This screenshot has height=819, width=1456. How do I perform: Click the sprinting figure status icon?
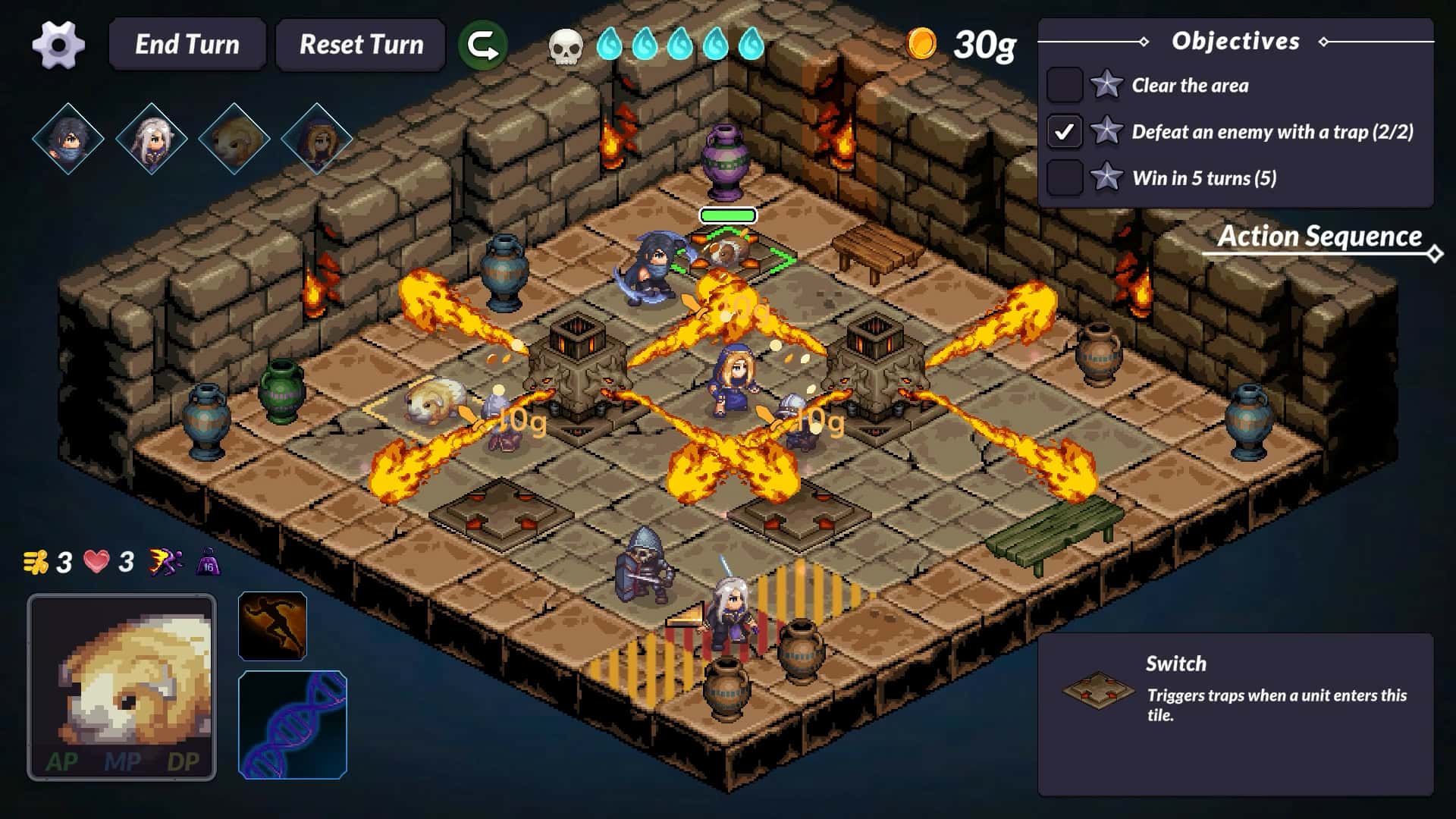pyautogui.click(x=165, y=562)
